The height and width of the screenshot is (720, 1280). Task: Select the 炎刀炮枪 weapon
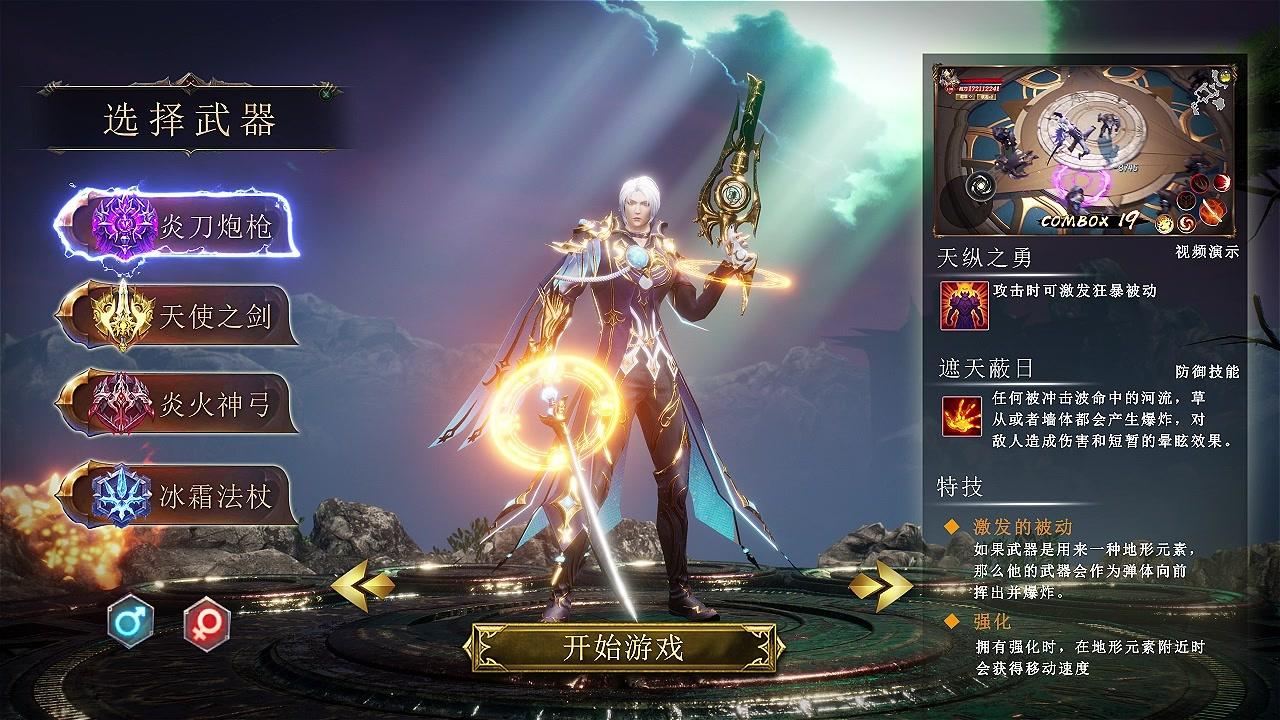click(180, 227)
